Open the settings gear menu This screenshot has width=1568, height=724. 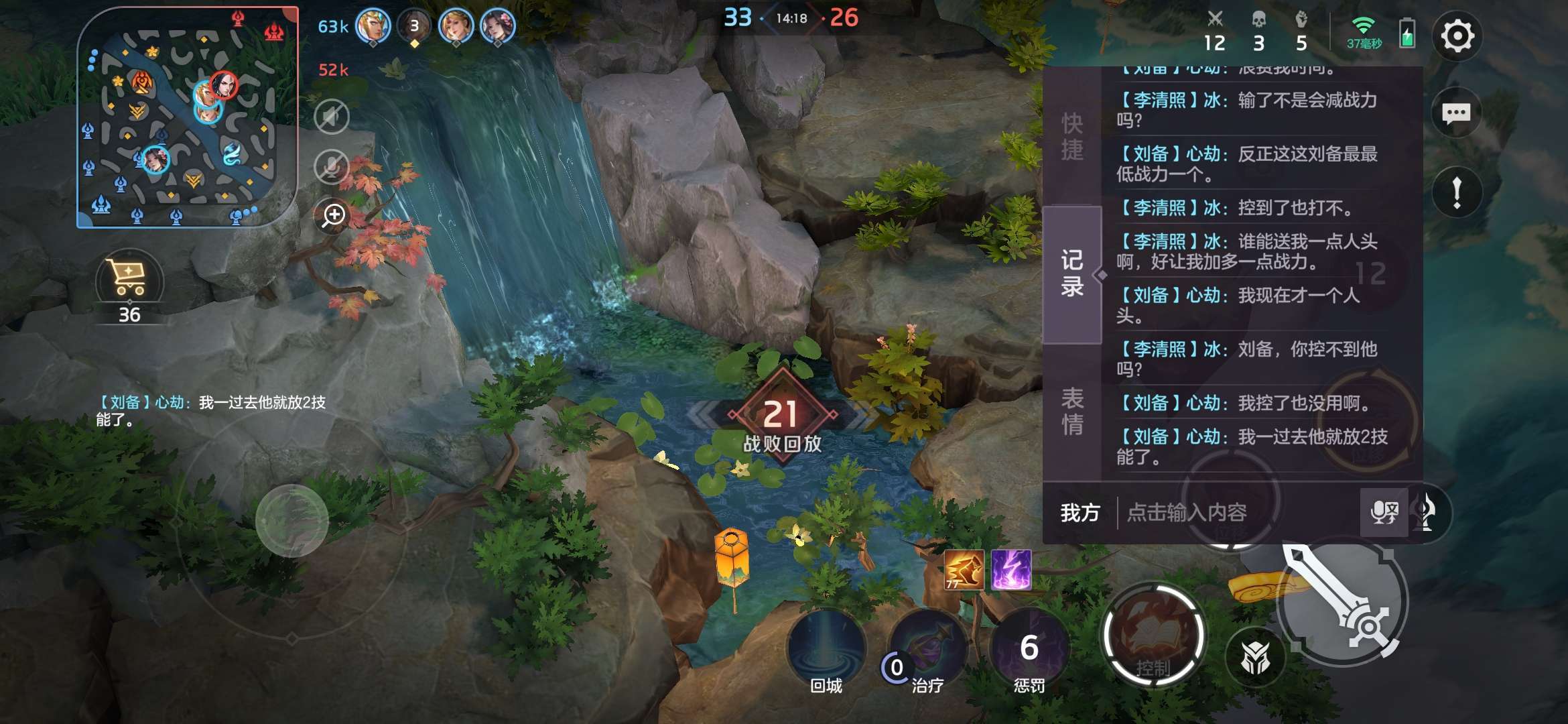tap(1457, 36)
